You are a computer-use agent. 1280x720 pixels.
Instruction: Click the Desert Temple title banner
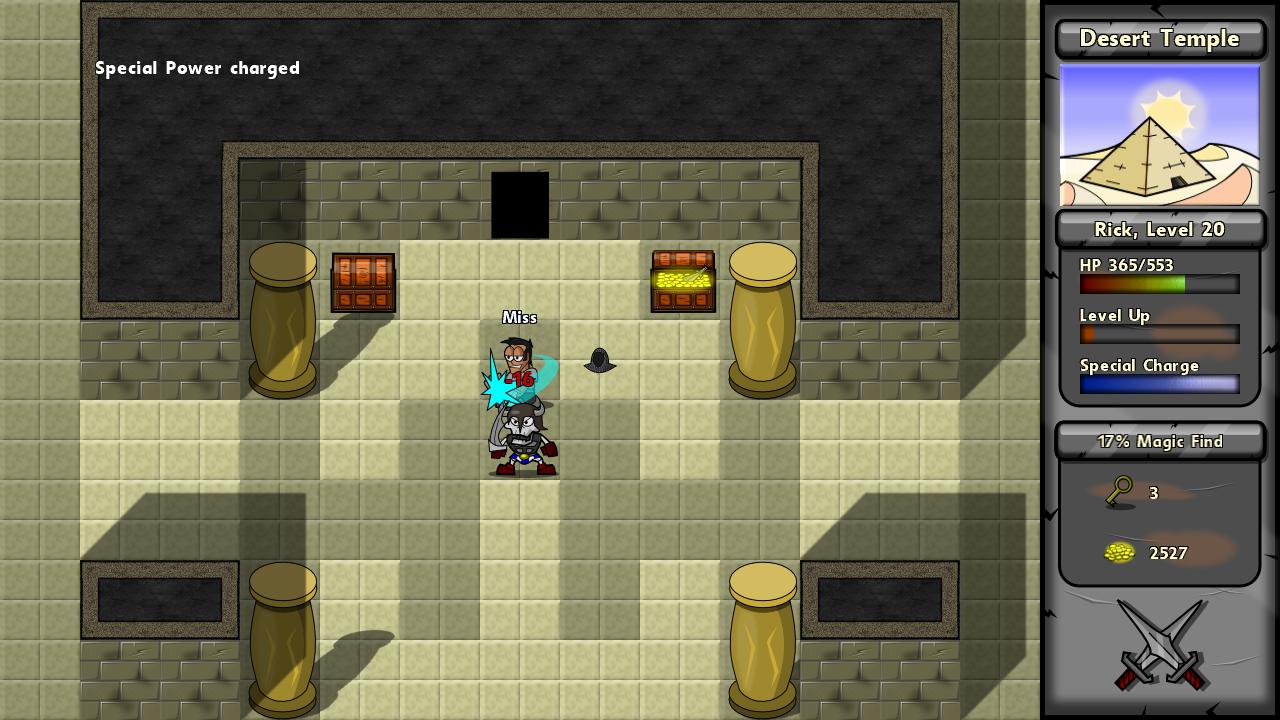[1159, 39]
